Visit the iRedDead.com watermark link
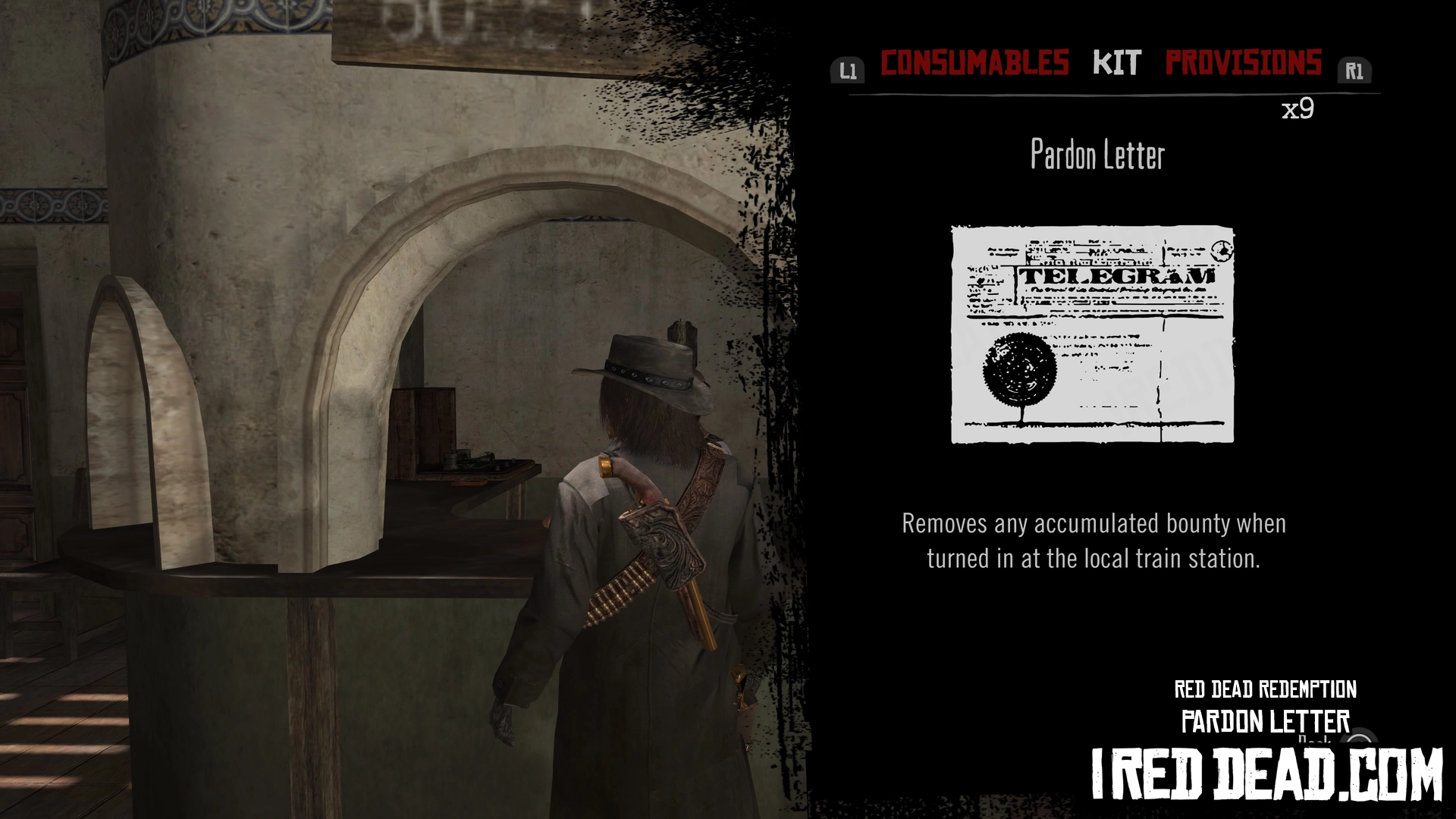Viewport: 1456px width, 819px height. pos(1266,774)
